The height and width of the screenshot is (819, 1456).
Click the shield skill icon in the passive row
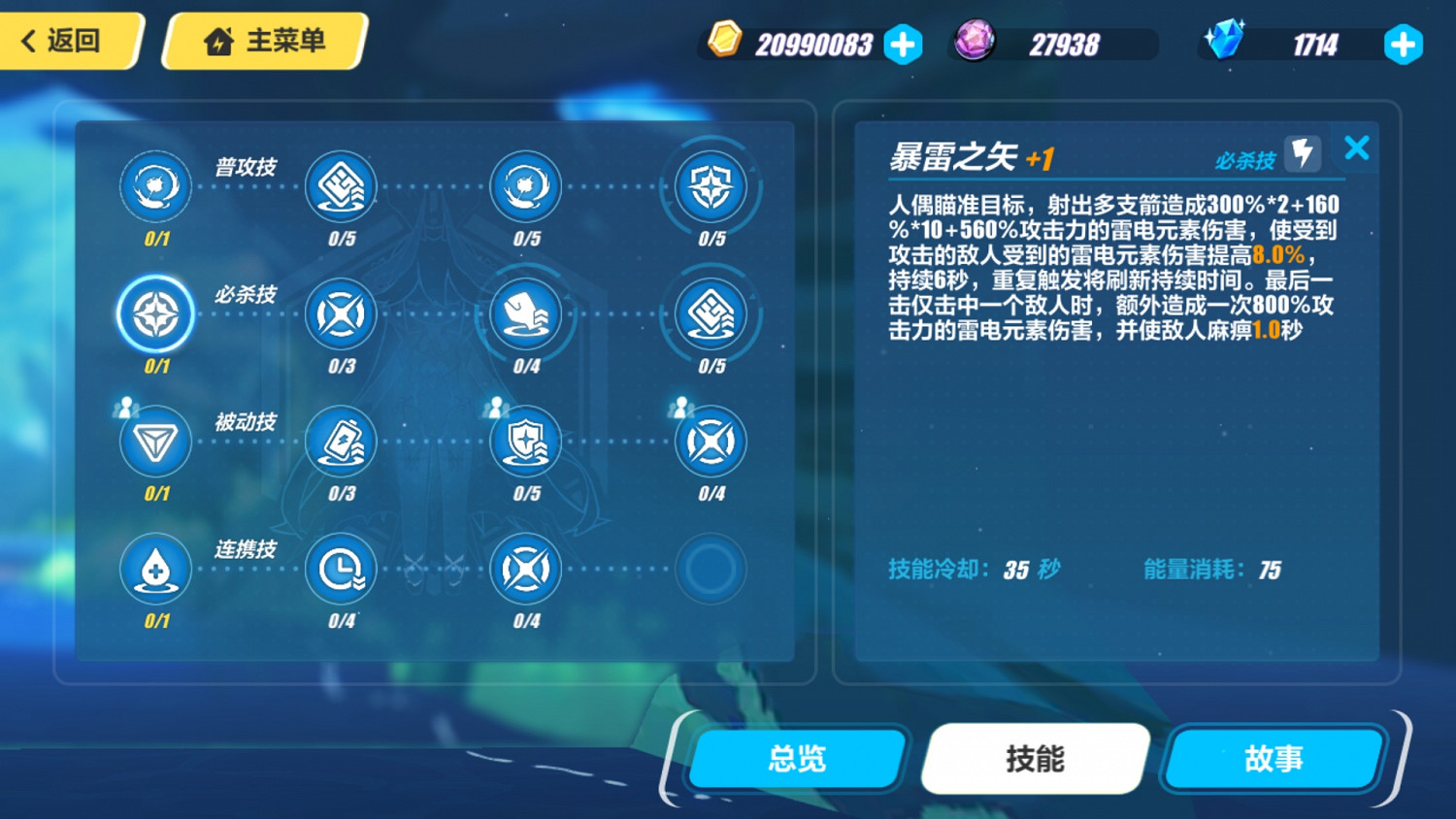pos(525,442)
